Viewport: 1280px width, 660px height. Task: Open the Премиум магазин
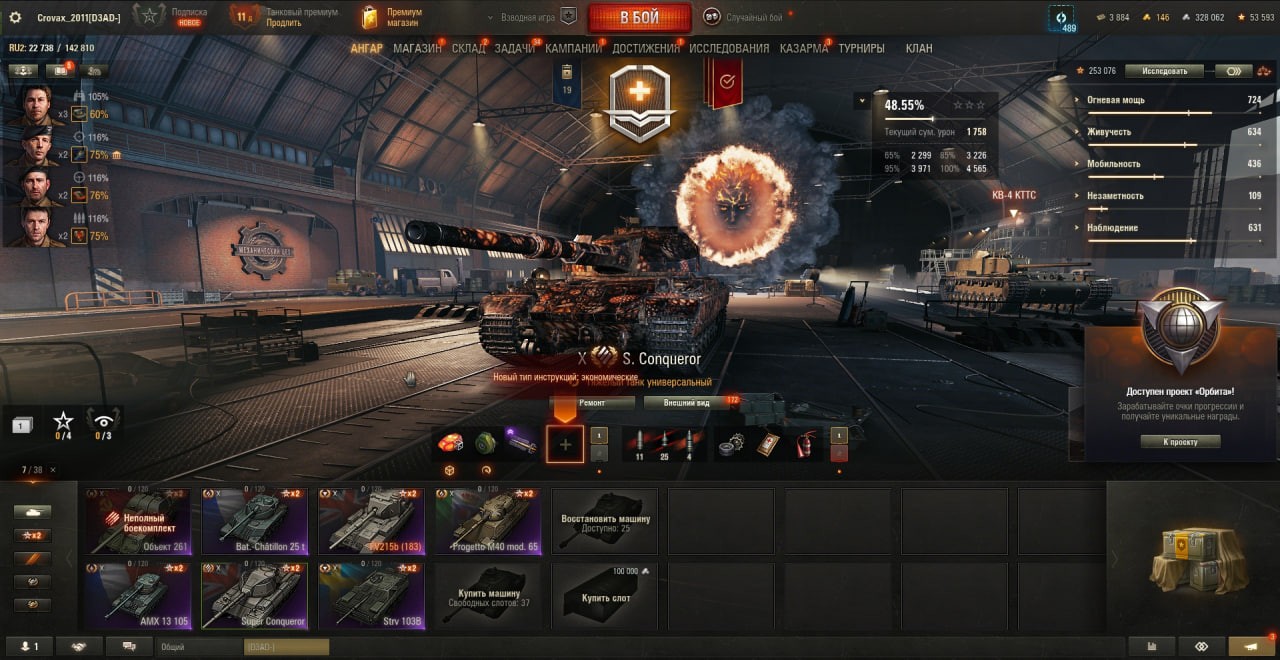[x=392, y=17]
